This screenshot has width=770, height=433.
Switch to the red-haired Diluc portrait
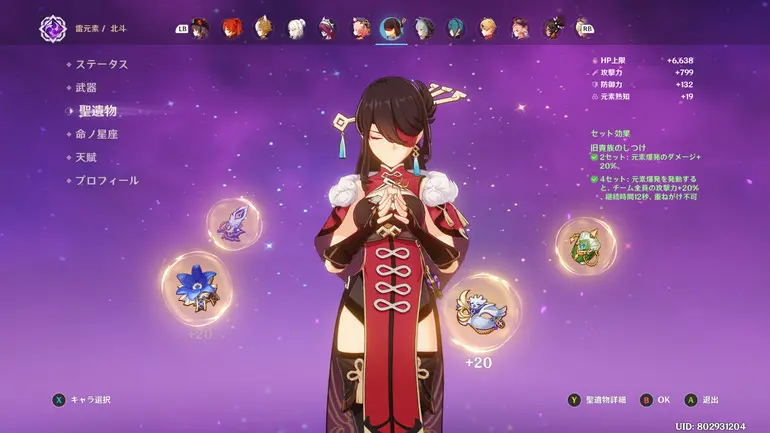pyautogui.click(x=232, y=27)
